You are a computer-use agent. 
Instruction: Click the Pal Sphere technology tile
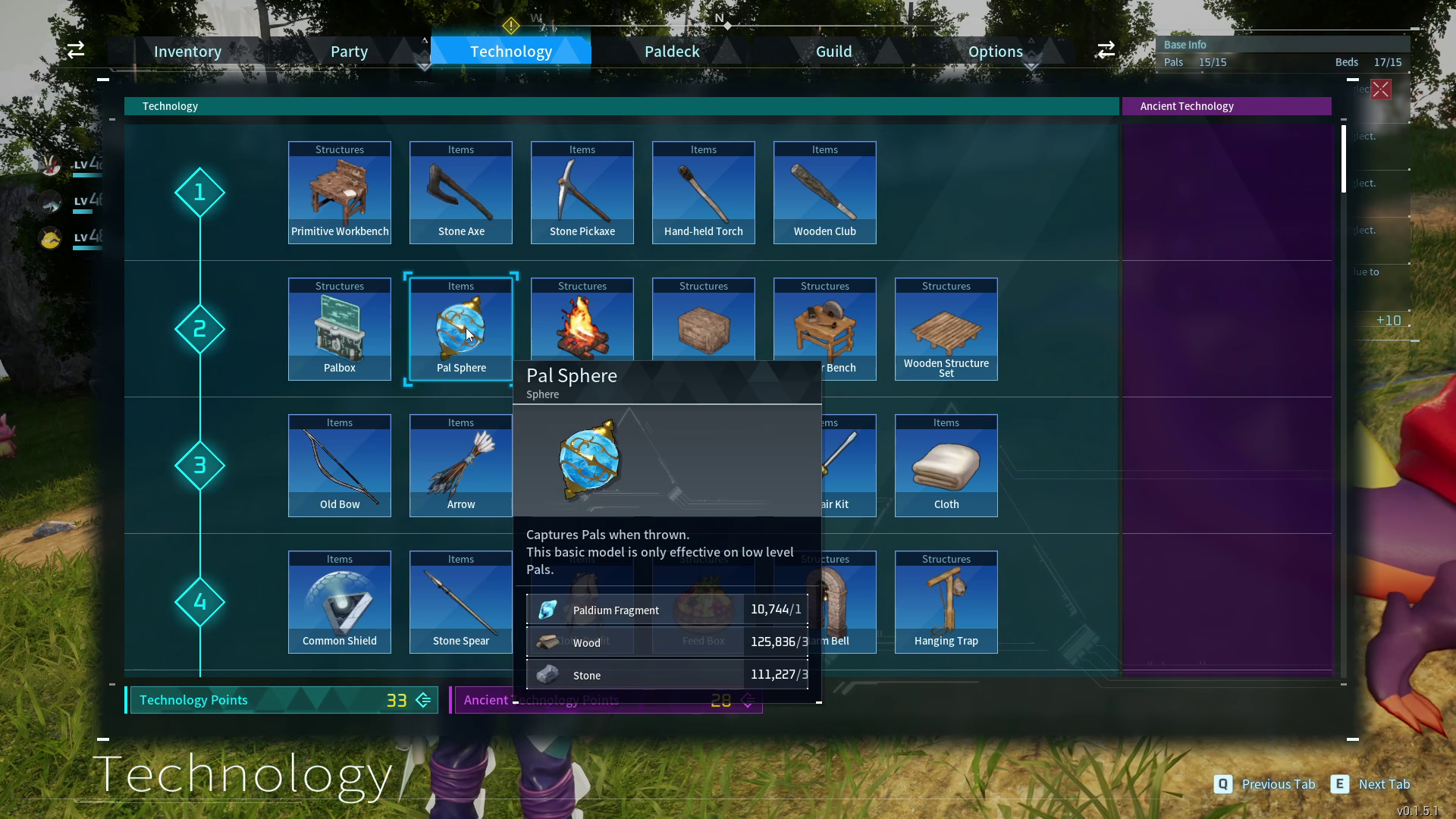461,329
